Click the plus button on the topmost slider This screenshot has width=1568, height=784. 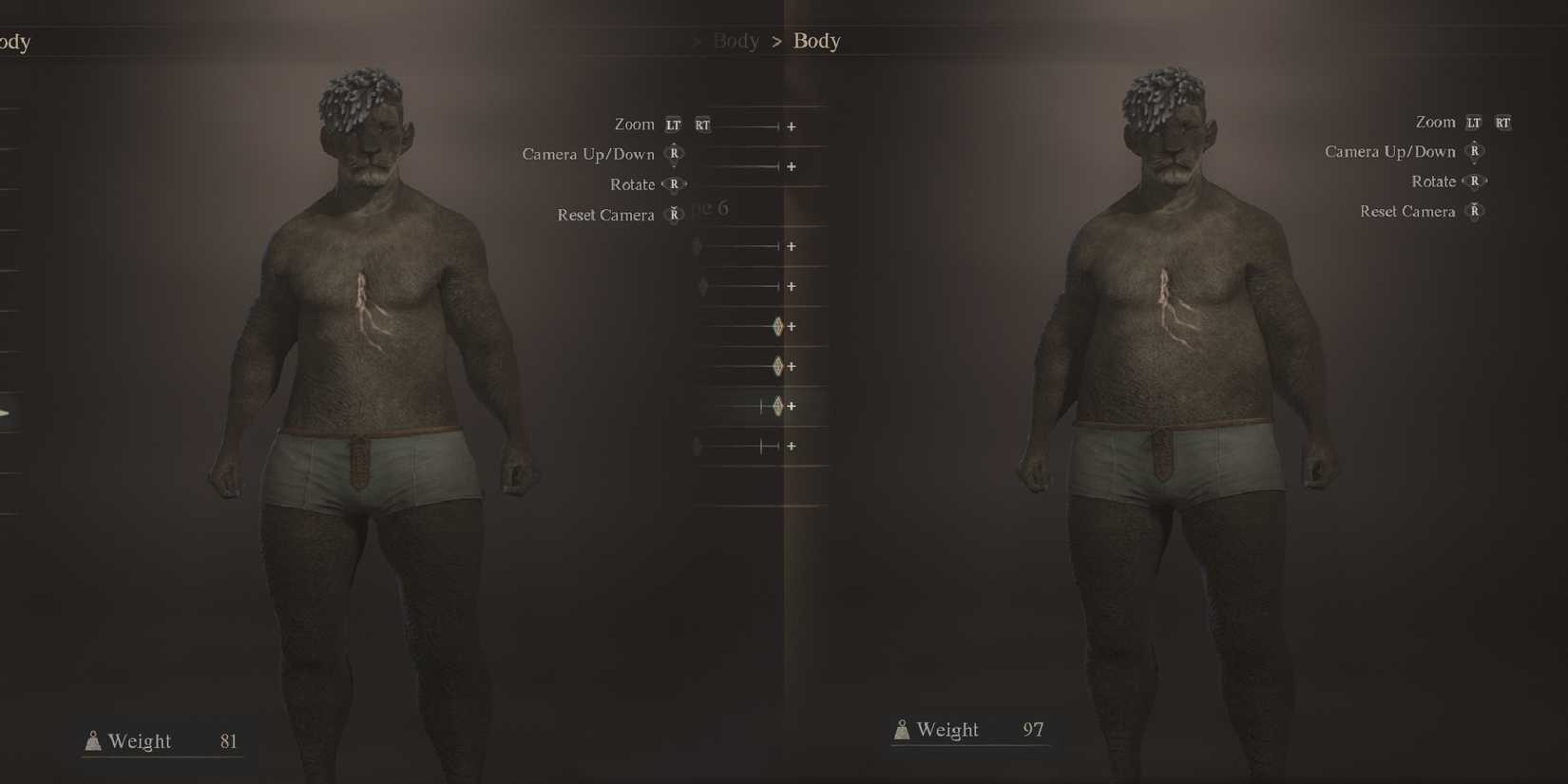tap(793, 126)
